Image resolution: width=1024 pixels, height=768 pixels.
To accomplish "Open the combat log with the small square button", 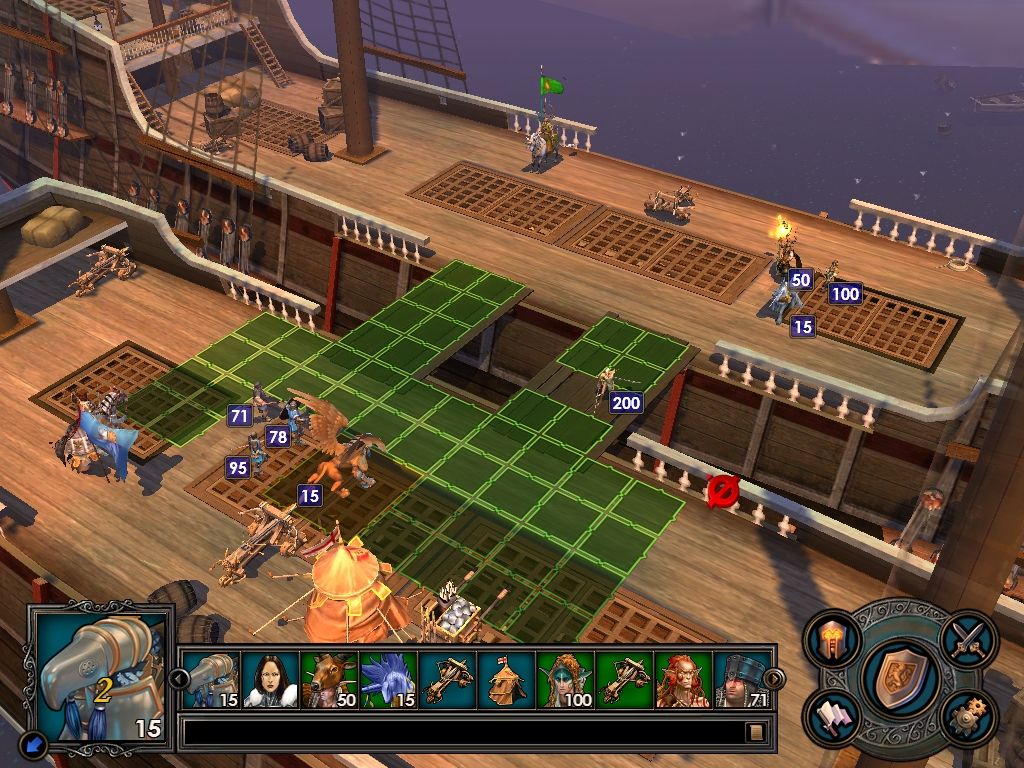I will click(x=757, y=732).
